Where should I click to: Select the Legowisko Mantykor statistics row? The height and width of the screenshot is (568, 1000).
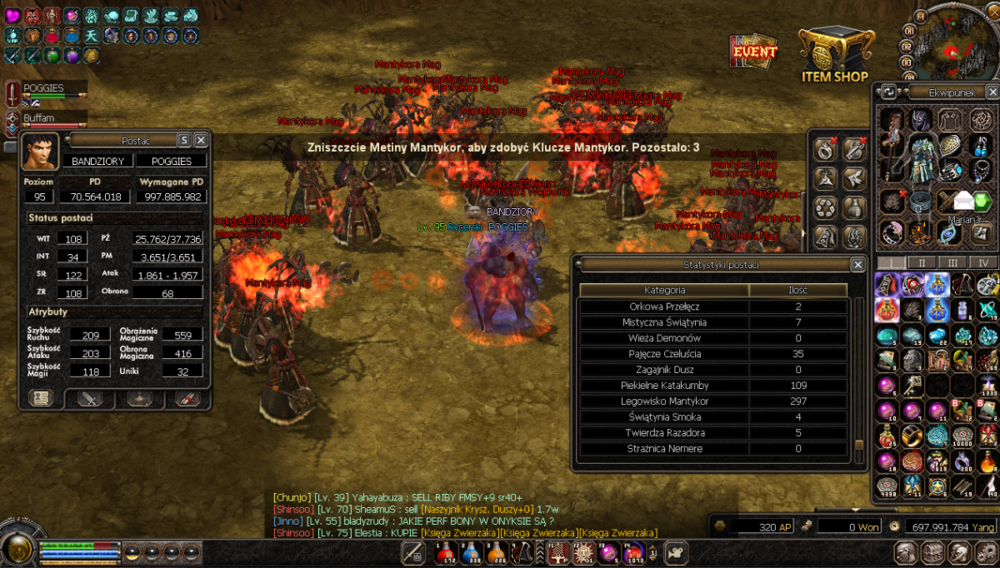(x=665, y=401)
